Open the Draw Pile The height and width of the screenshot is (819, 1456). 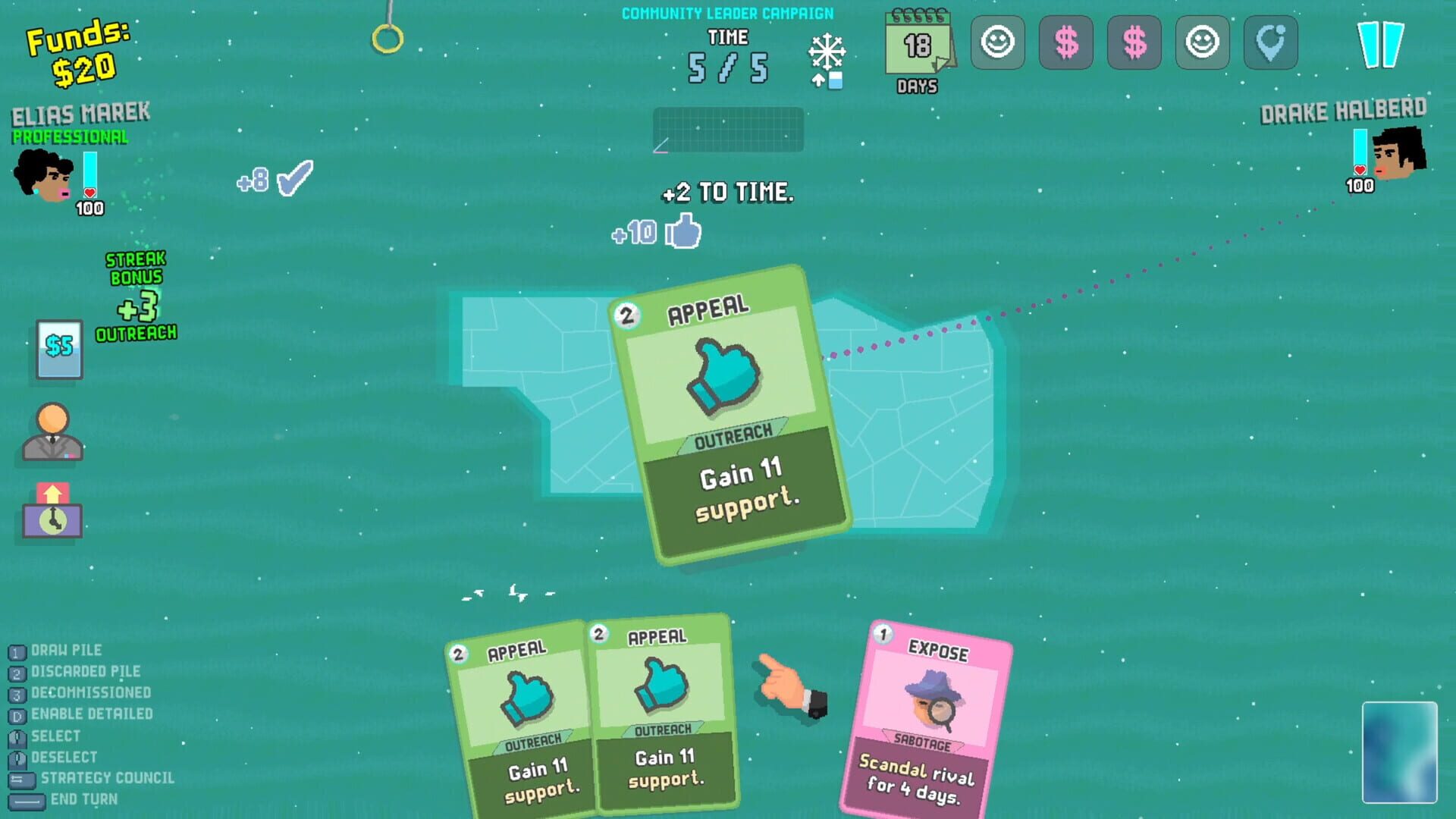tap(64, 650)
